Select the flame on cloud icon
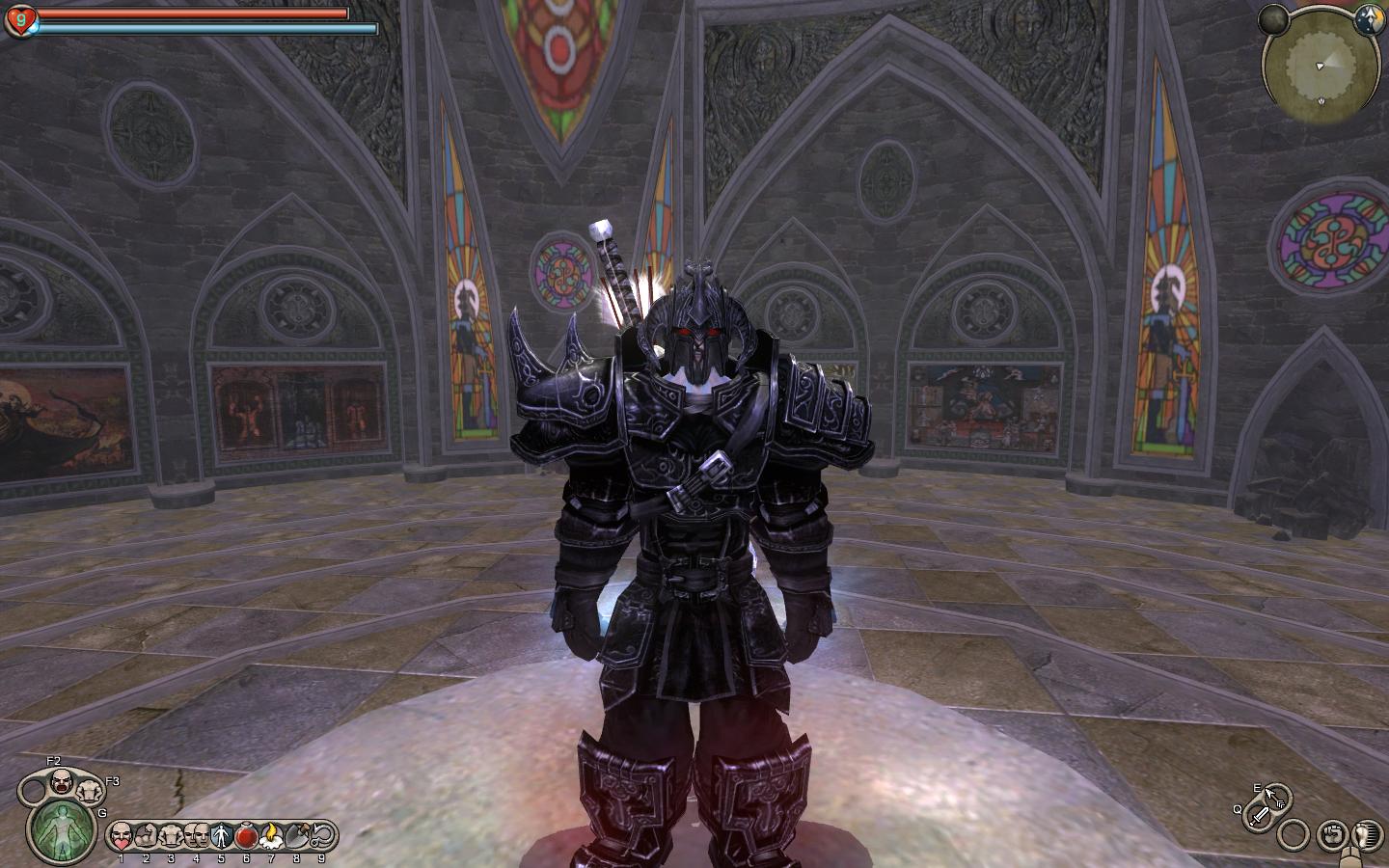The height and width of the screenshot is (868, 1389). (271, 834)
